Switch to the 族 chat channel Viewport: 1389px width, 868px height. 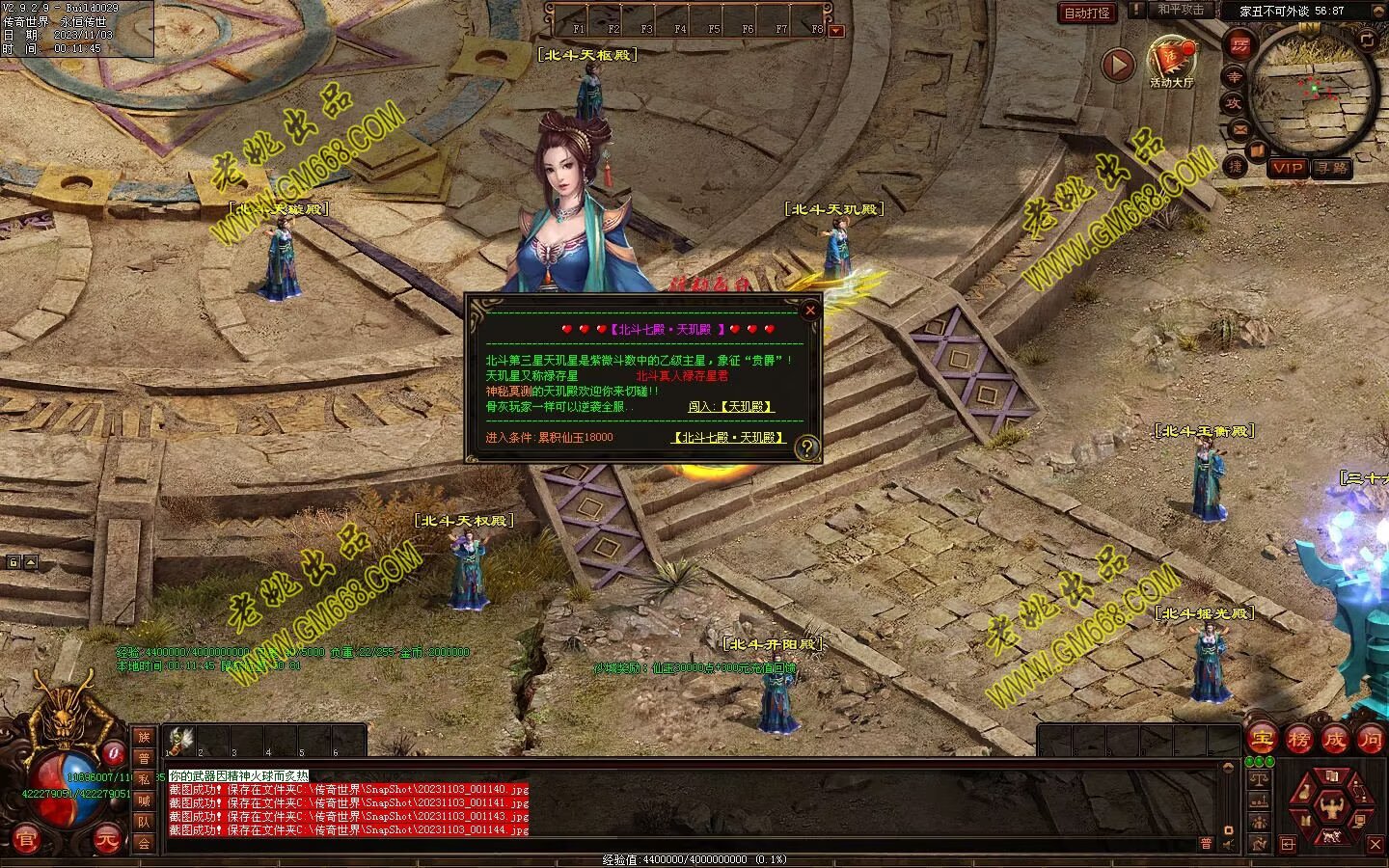[x=144, y=737]
